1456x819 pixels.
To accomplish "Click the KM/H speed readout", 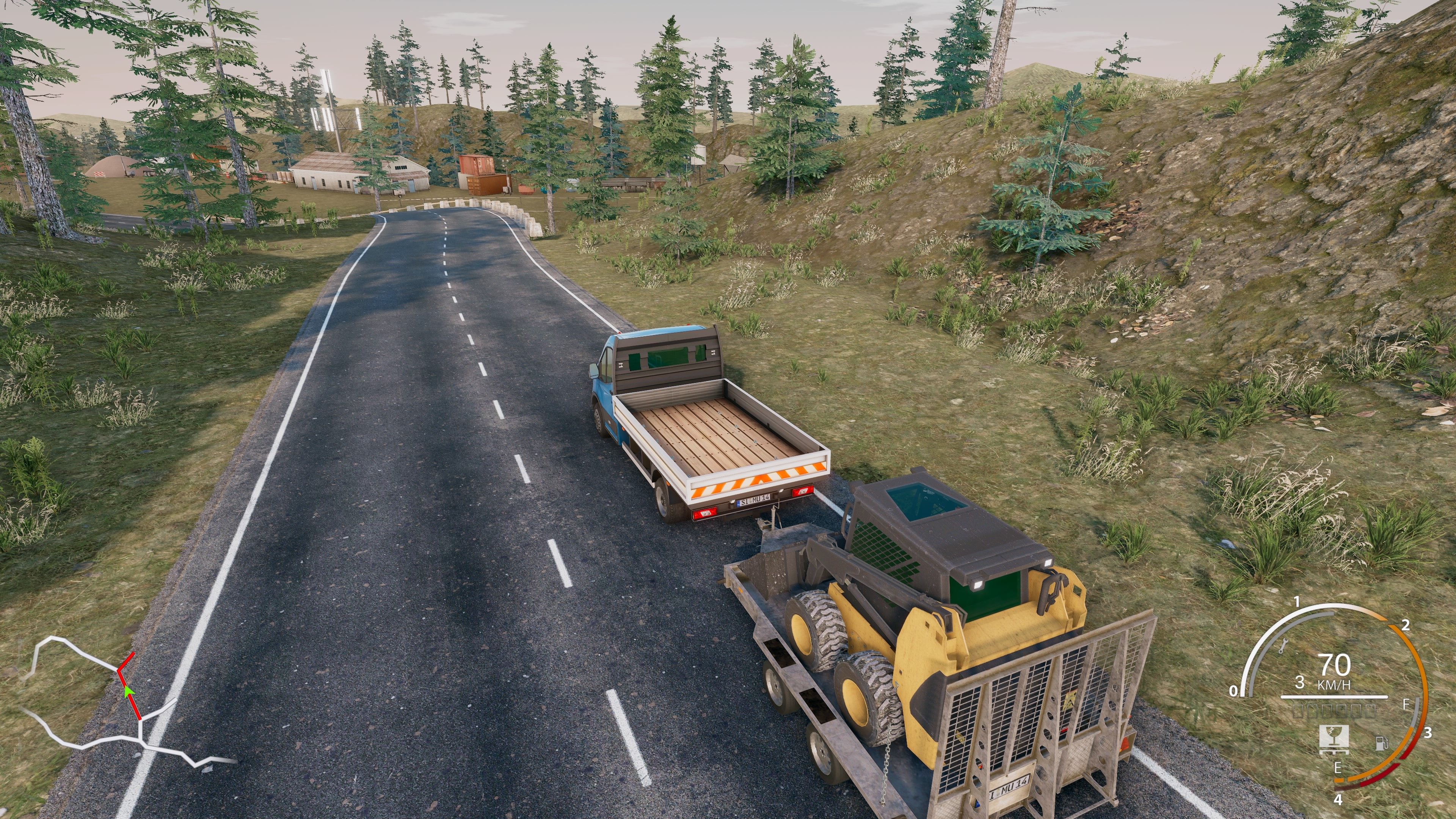I will coord(1335,684).
